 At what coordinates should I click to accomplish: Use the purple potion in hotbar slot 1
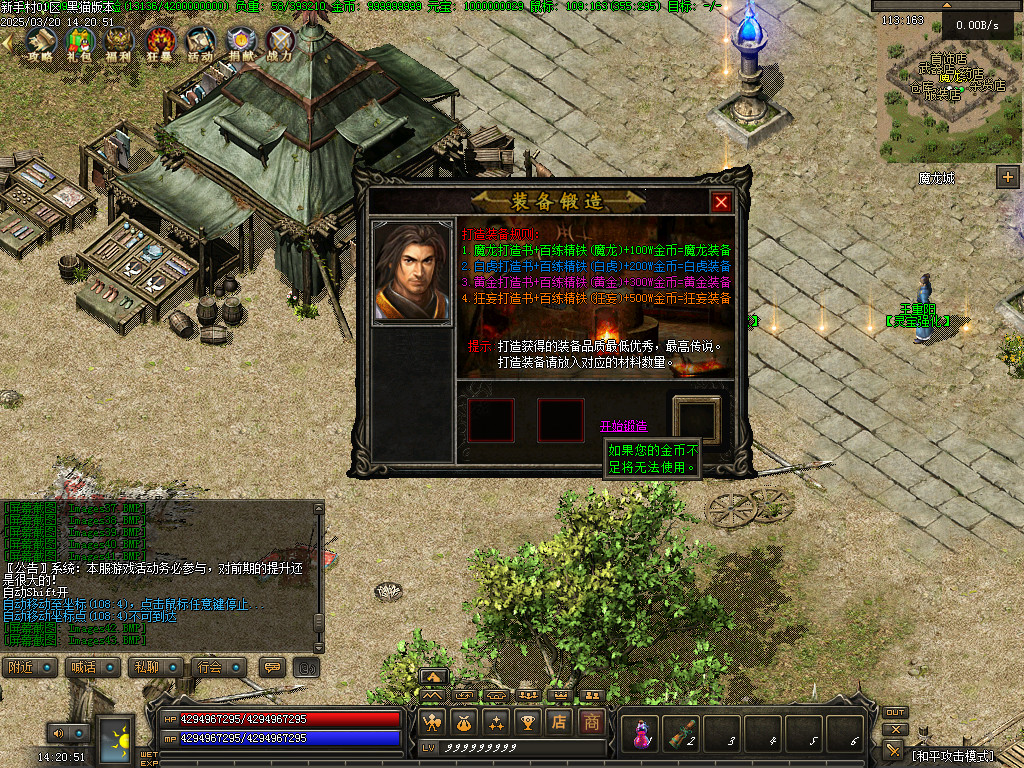click(x=640, y=734)
